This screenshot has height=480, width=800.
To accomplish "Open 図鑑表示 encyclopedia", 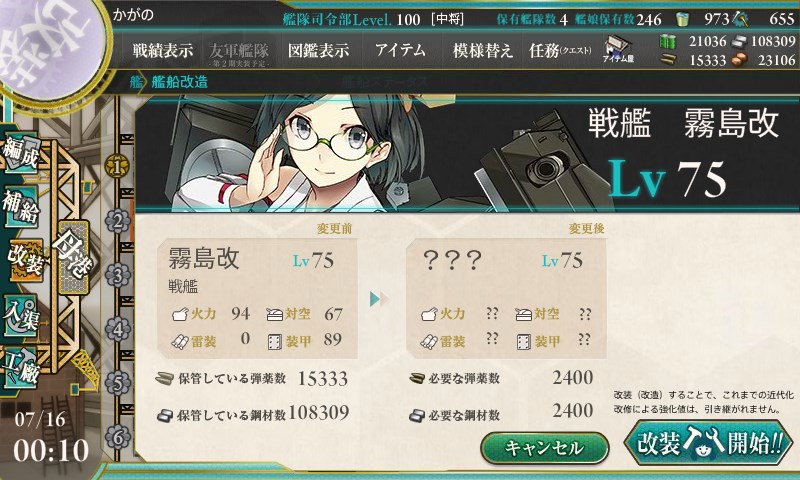I will click(x=318, y=50).
